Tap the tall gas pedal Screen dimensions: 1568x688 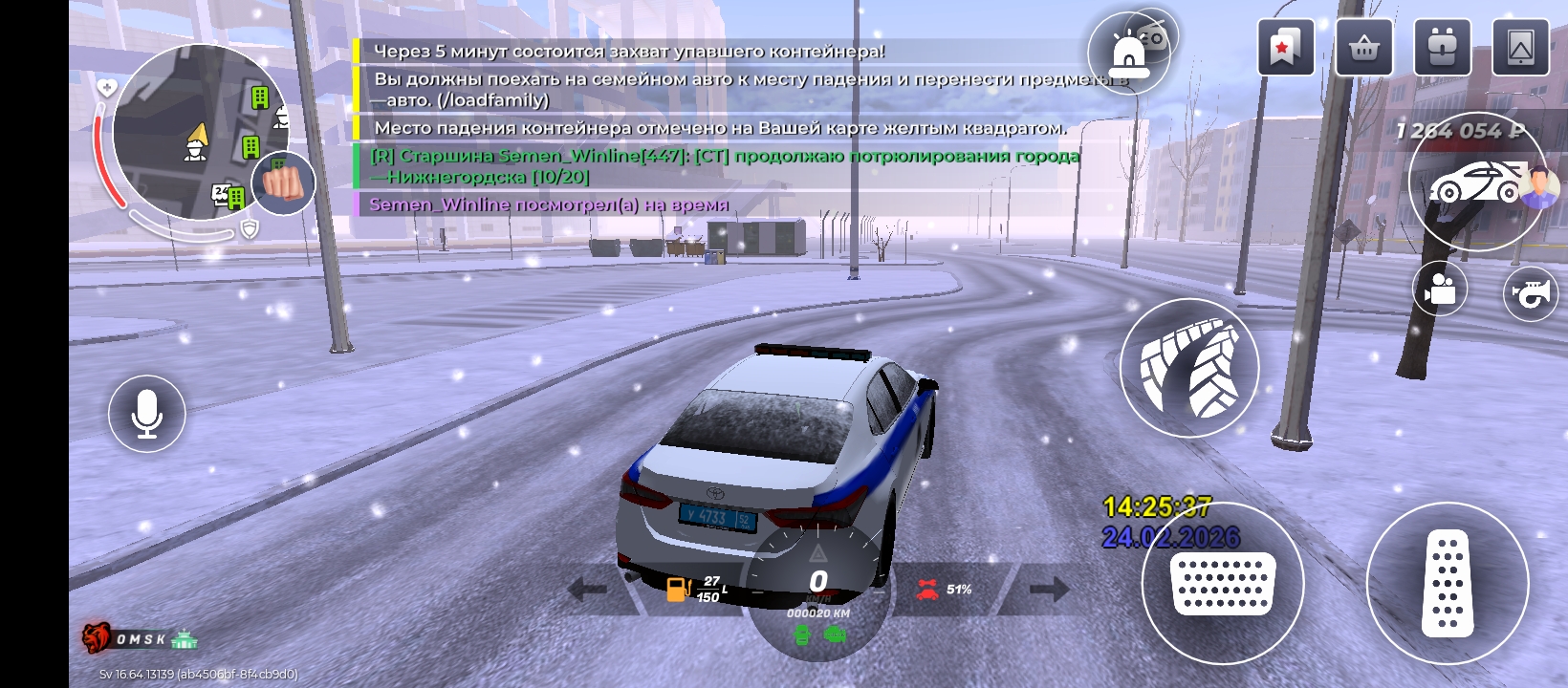click(x=1448, y=583)
